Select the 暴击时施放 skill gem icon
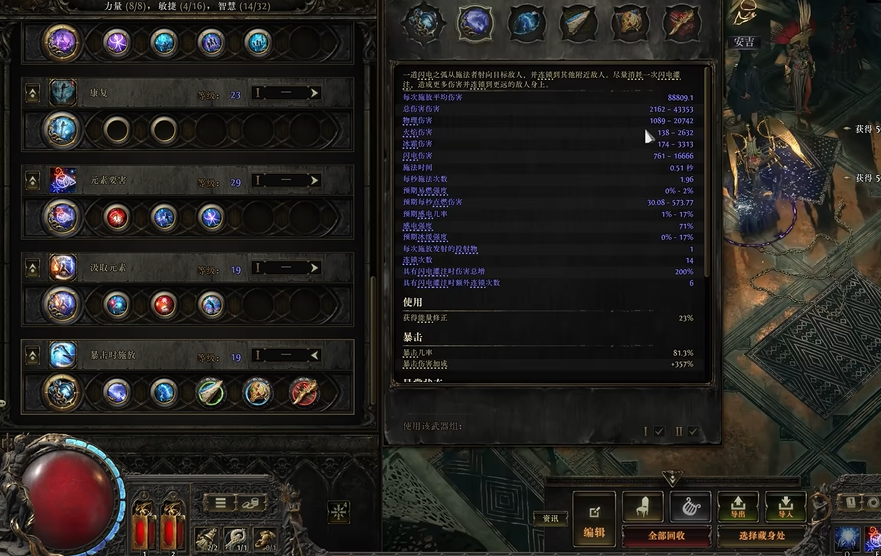 [62, 355]
